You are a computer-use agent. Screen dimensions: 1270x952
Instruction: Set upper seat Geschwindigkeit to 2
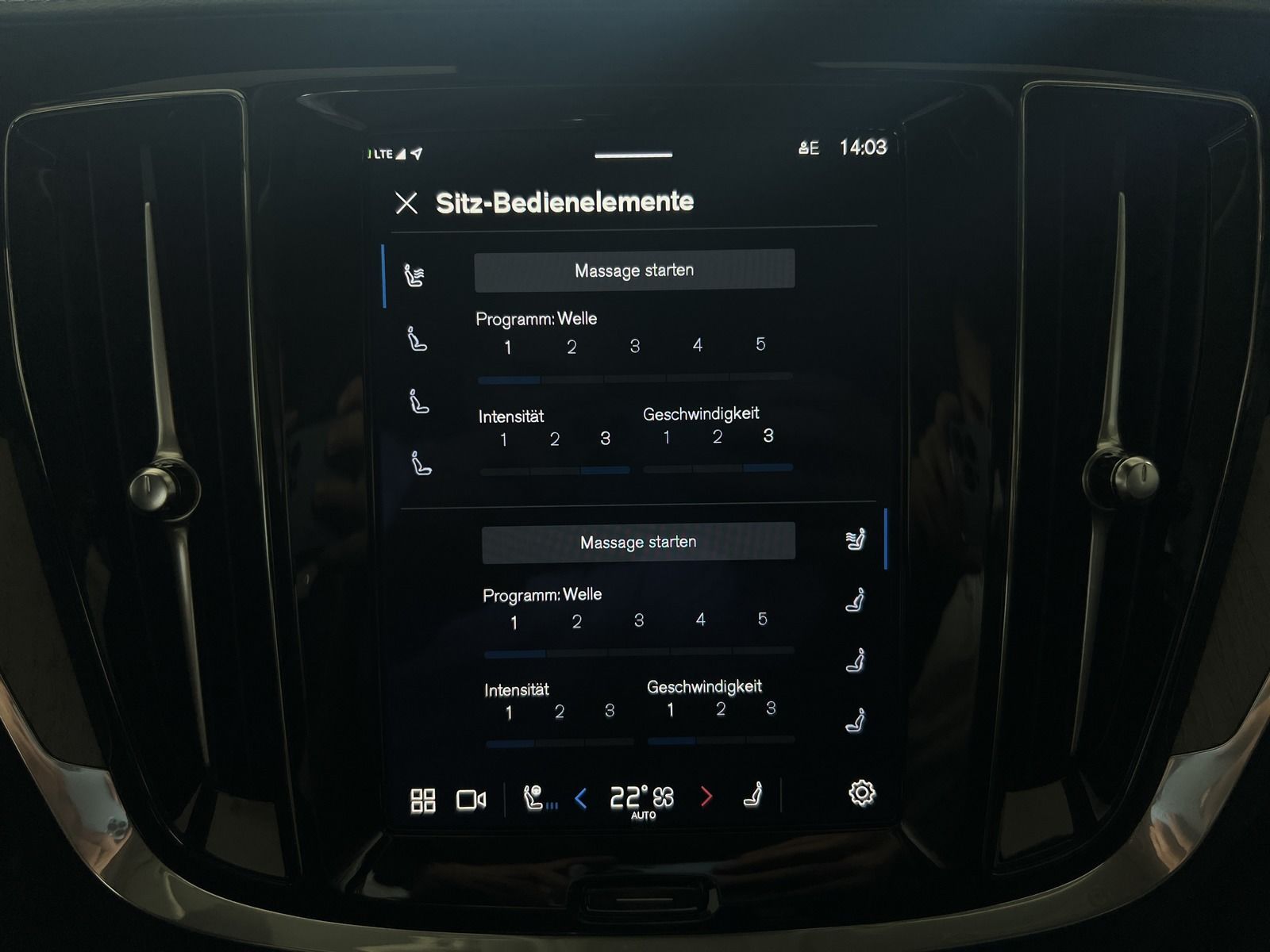point(718,437)
